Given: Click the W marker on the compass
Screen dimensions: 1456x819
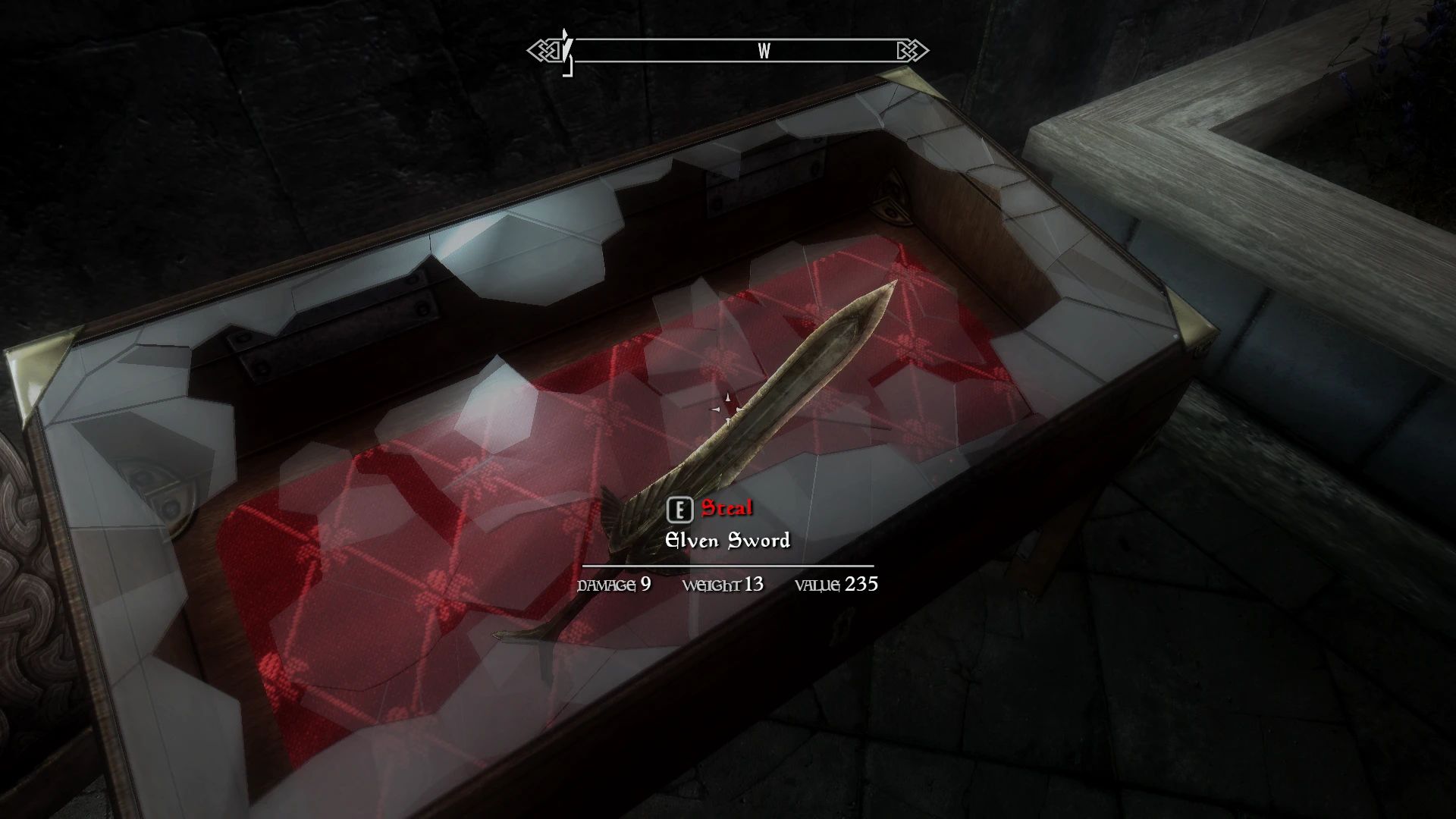Looking at the screenshot, I should coord(764,52).
